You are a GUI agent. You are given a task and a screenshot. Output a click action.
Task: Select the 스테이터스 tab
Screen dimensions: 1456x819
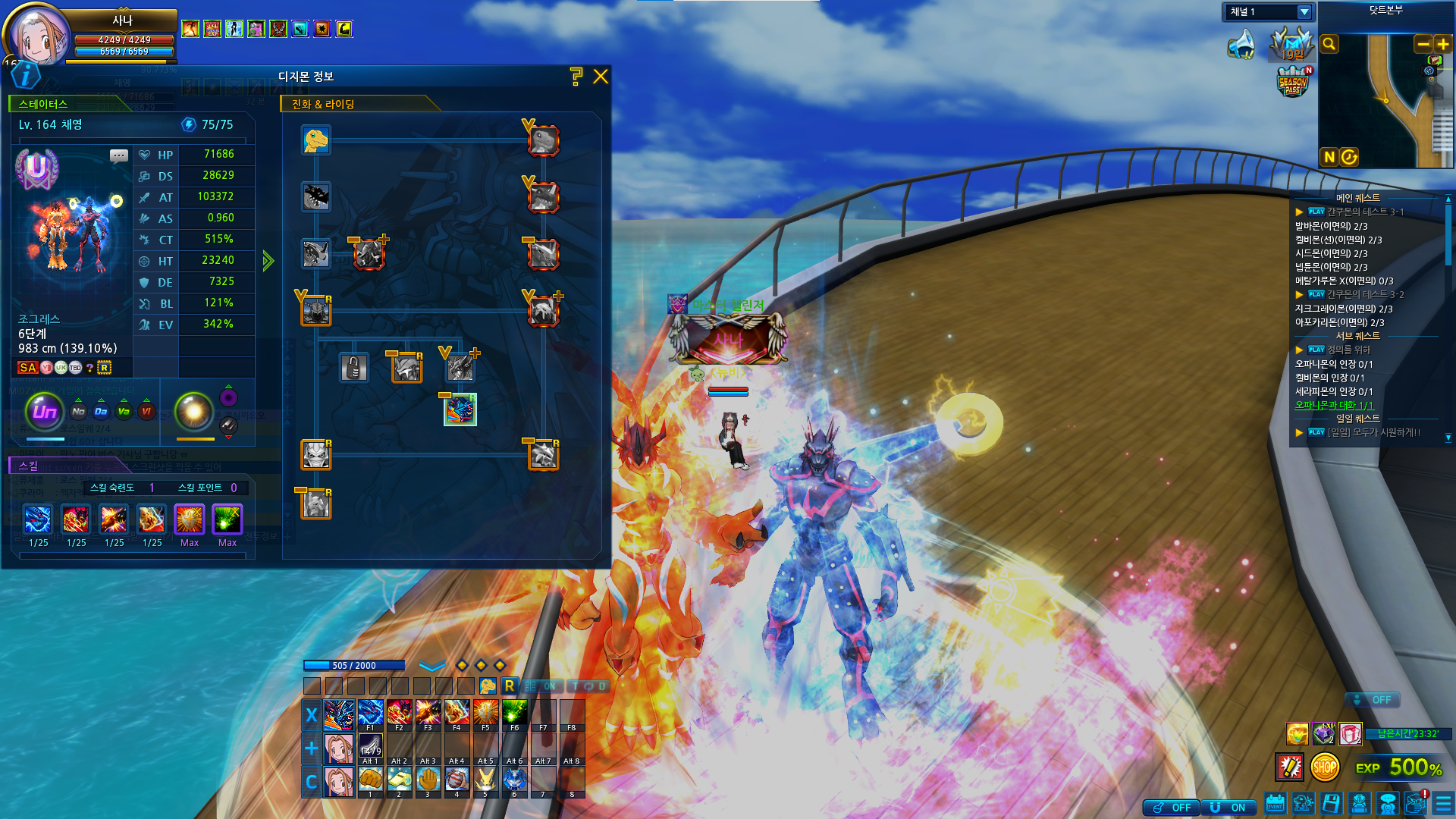click(x=43, y=104)
